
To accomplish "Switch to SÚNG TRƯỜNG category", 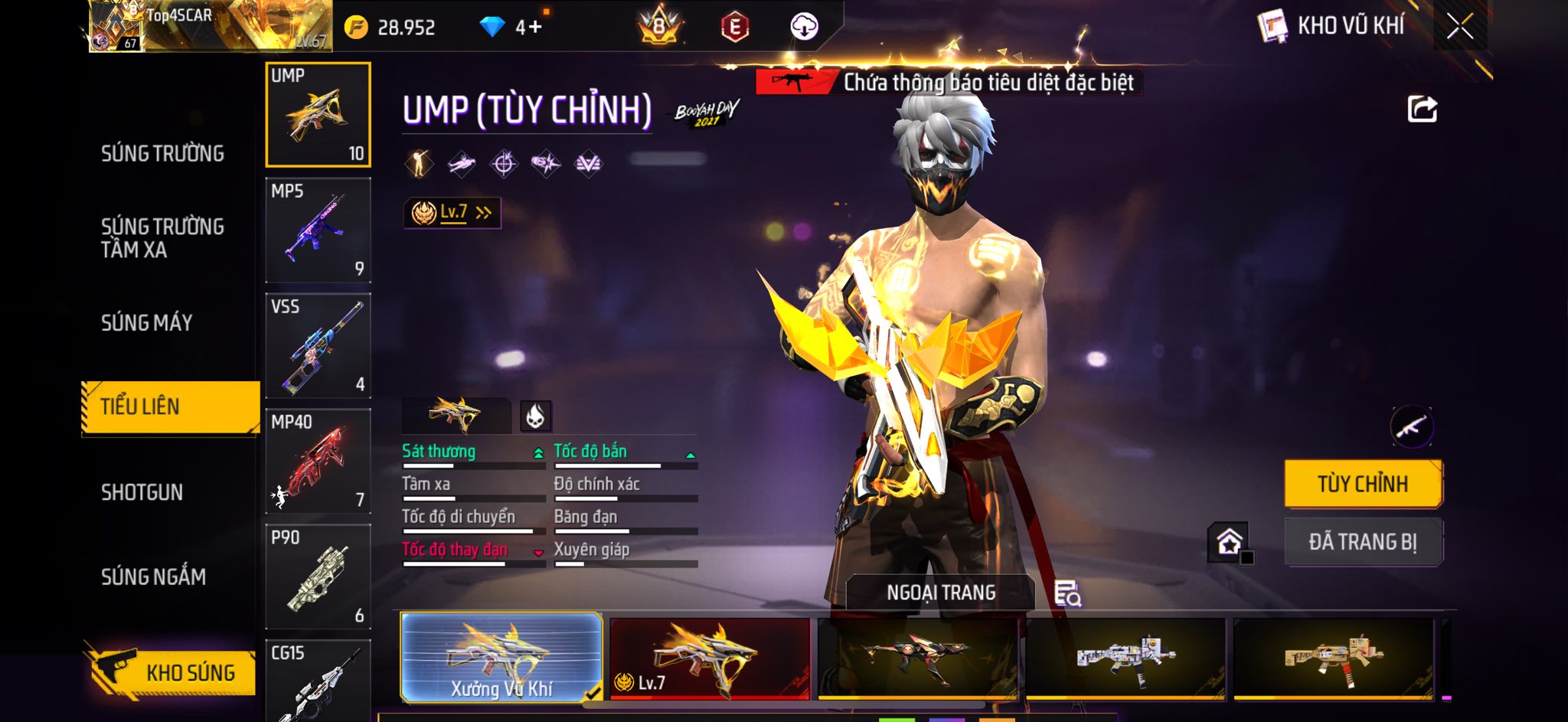I will 162,154.
